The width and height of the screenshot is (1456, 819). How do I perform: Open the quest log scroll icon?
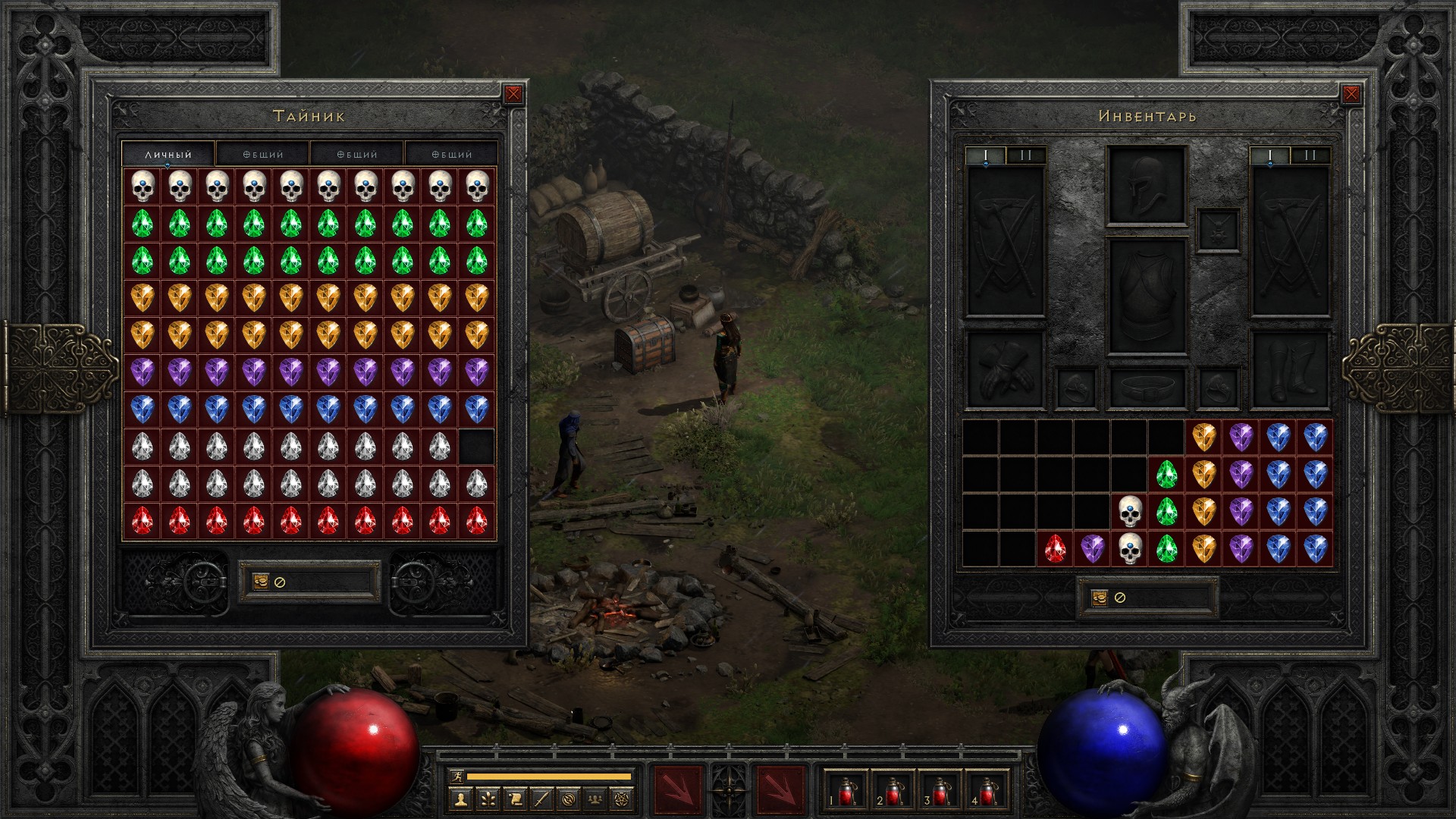pyautogui.click(x=514, y=799)
